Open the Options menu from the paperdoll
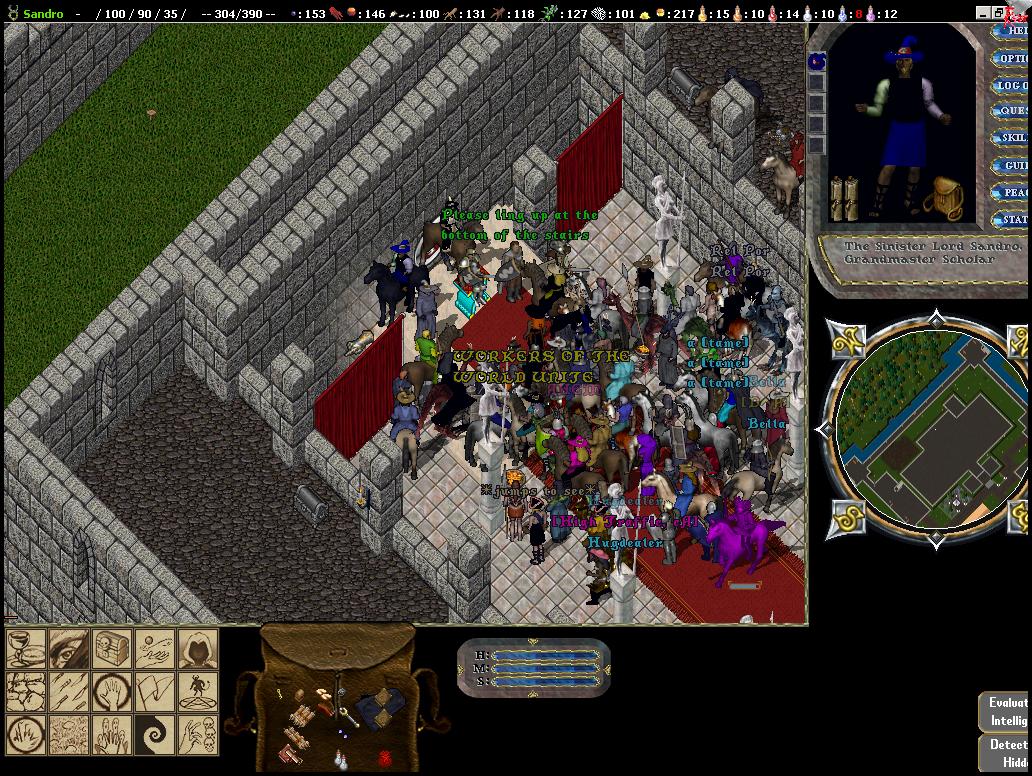The image size is (1032, 776). [1013, 58]
